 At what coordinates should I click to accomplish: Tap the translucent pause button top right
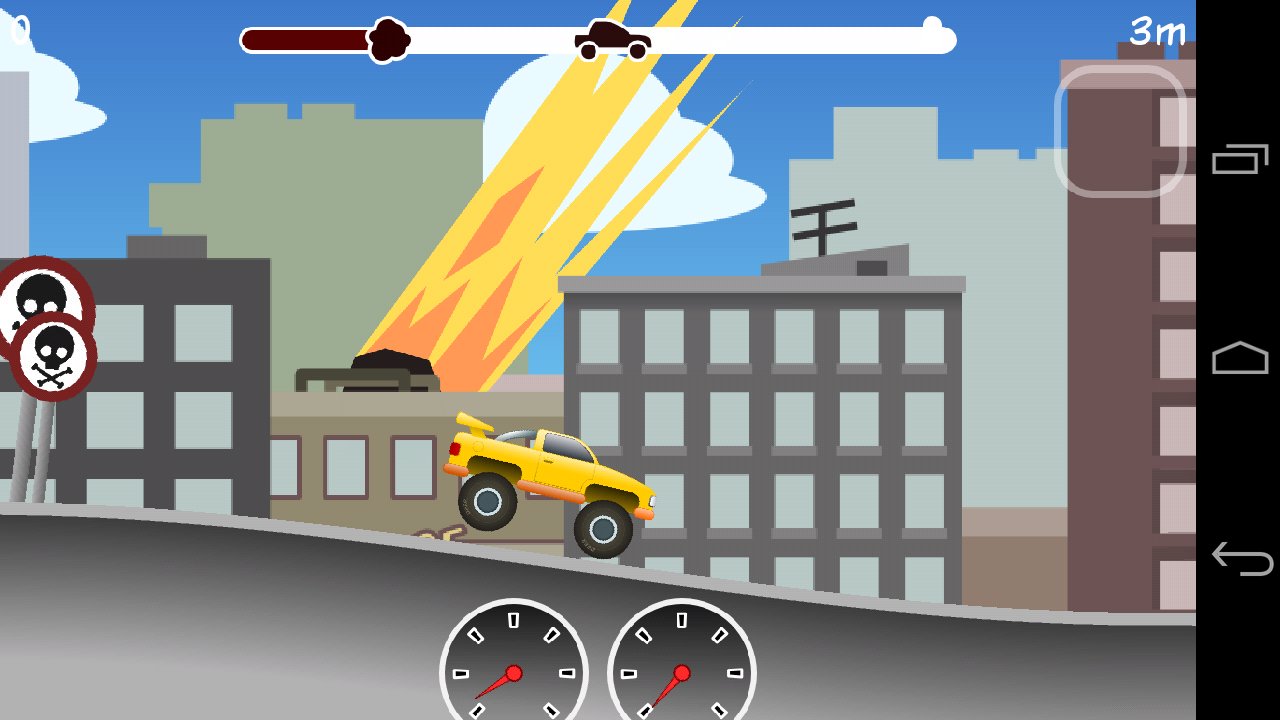[1122, 128]
